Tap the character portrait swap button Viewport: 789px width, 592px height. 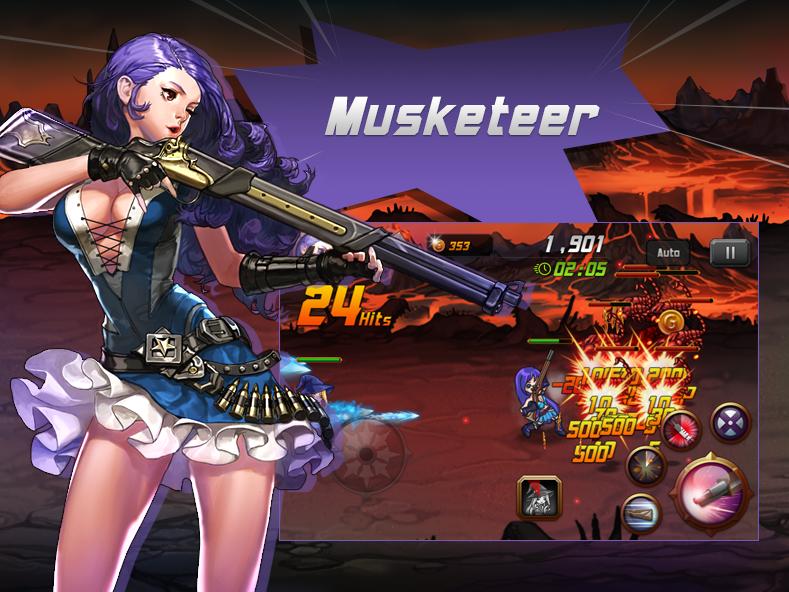[539, 496]
